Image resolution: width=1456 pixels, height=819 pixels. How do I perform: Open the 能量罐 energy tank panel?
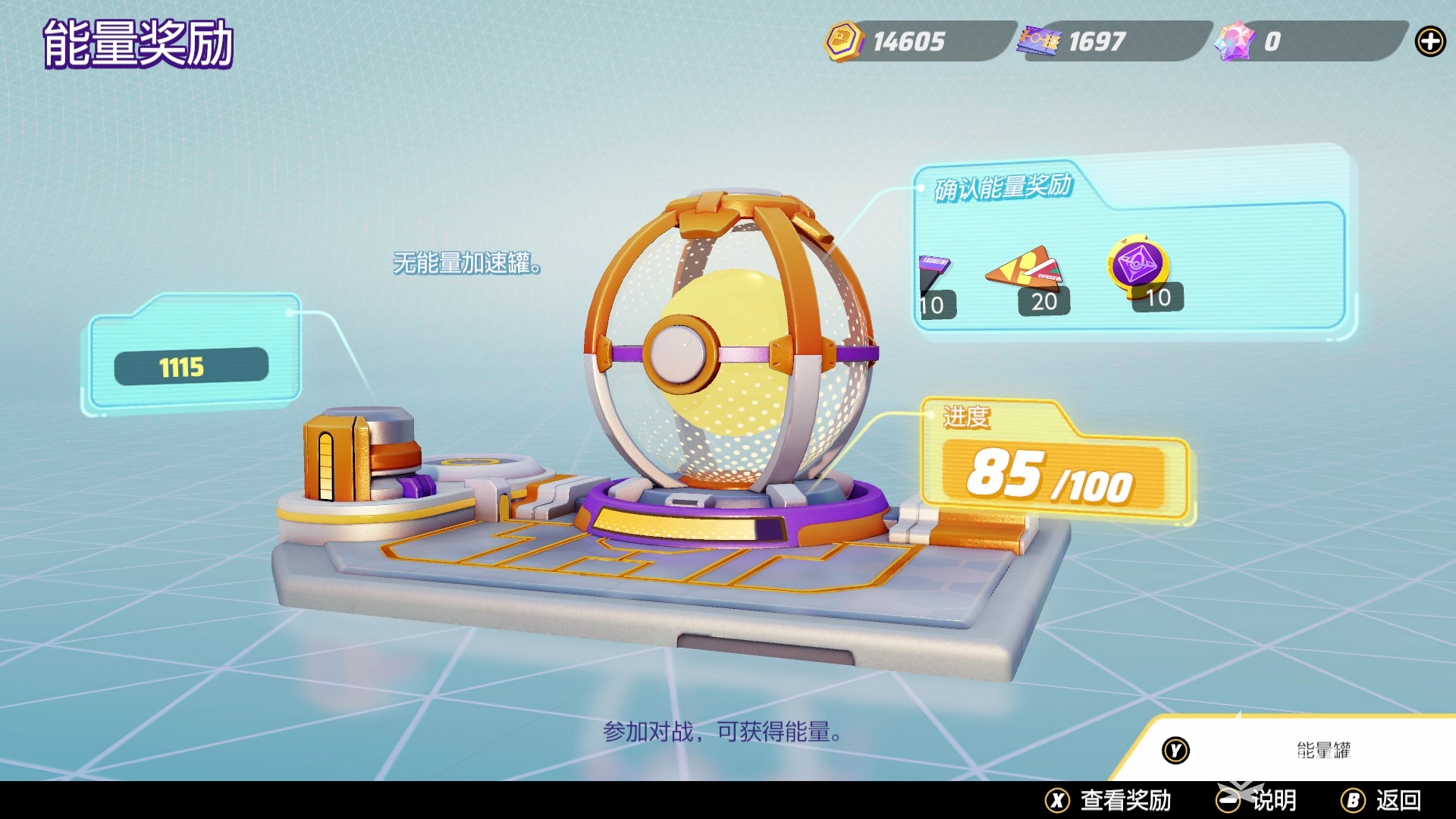pyautogui.click(x=1289, y=750)
